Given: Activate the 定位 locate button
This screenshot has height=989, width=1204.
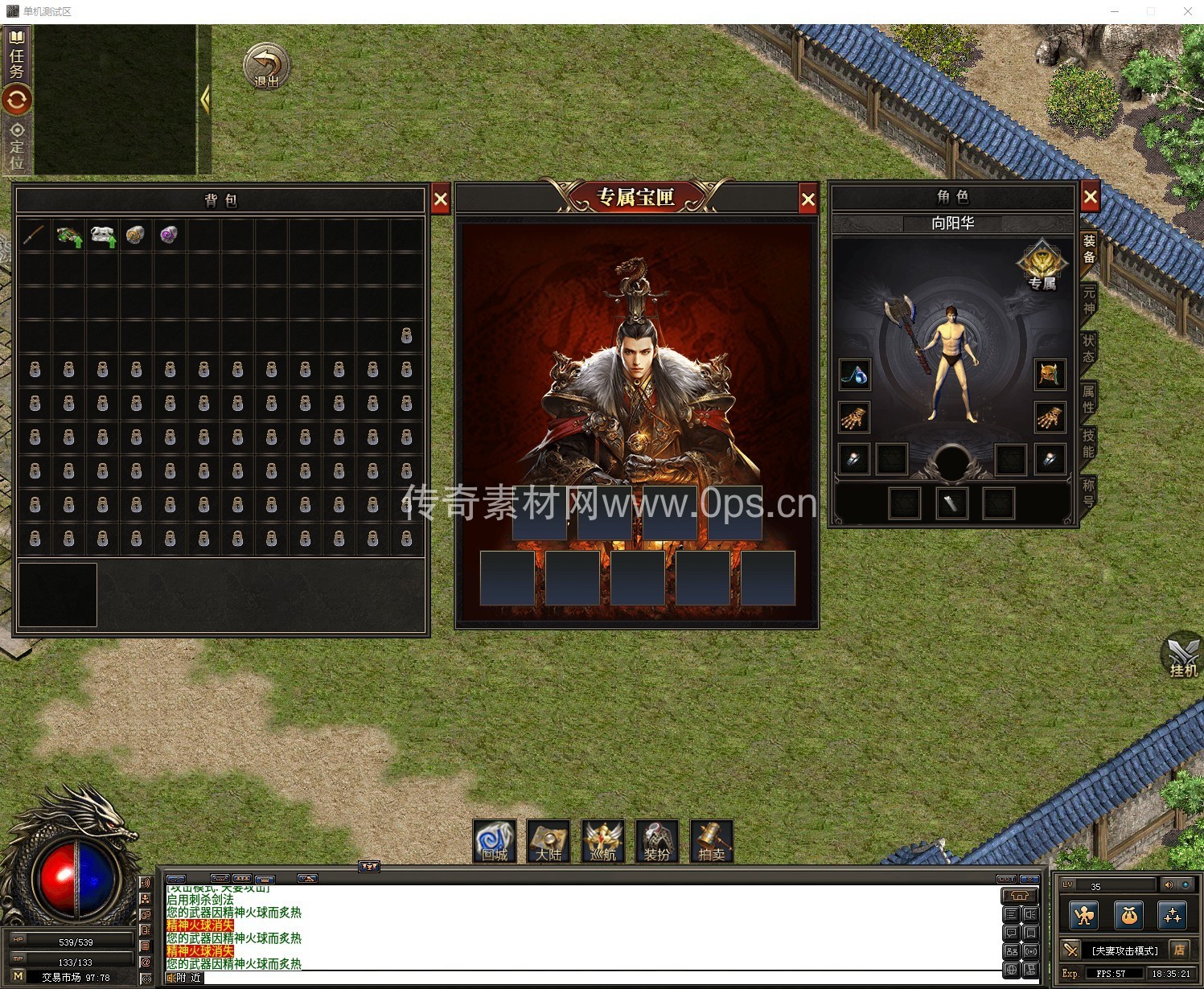Looking at the screenshot, I should tap(17, 146).
